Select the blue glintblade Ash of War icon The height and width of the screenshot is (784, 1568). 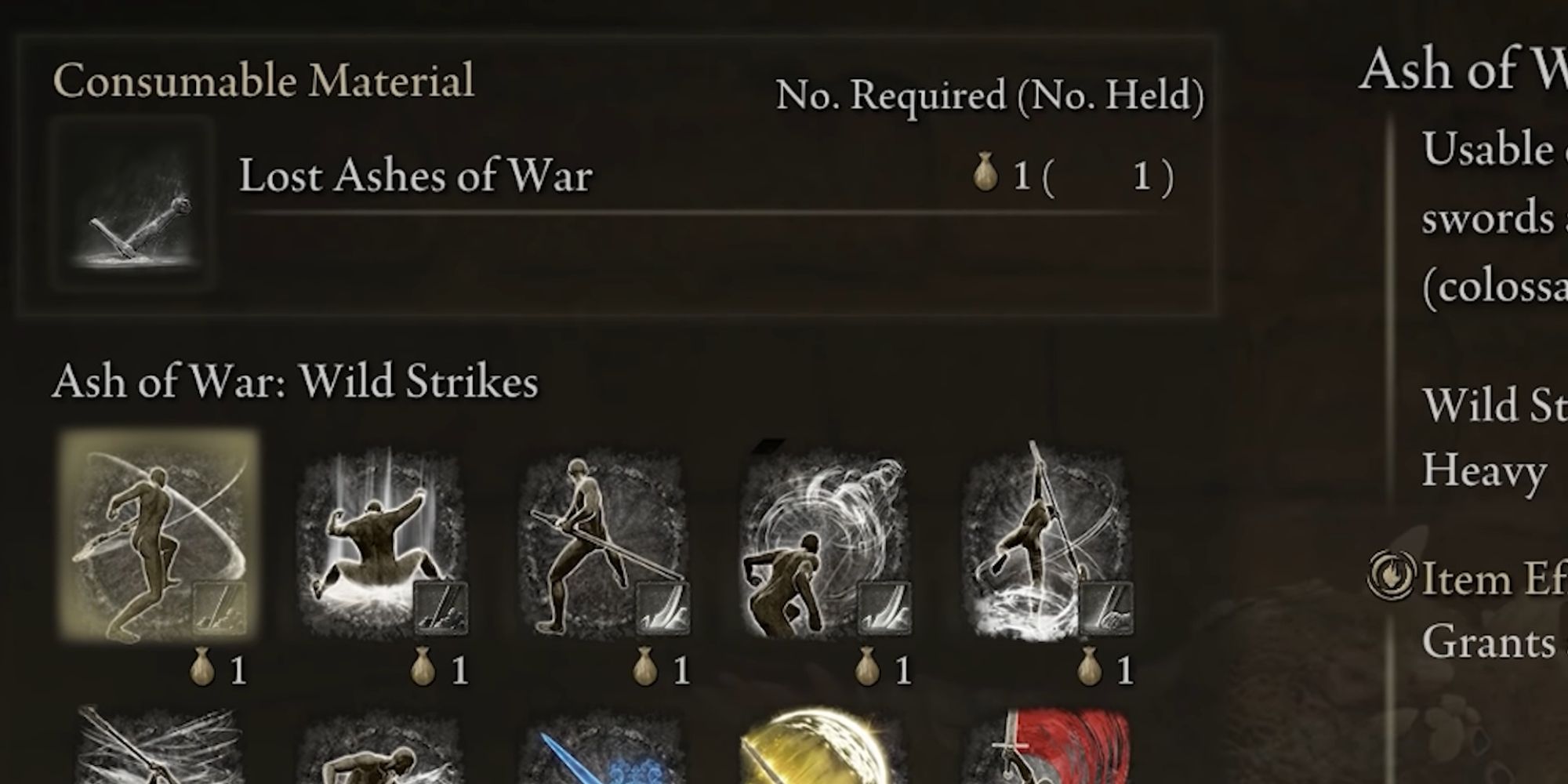click(x=604, y=753)
